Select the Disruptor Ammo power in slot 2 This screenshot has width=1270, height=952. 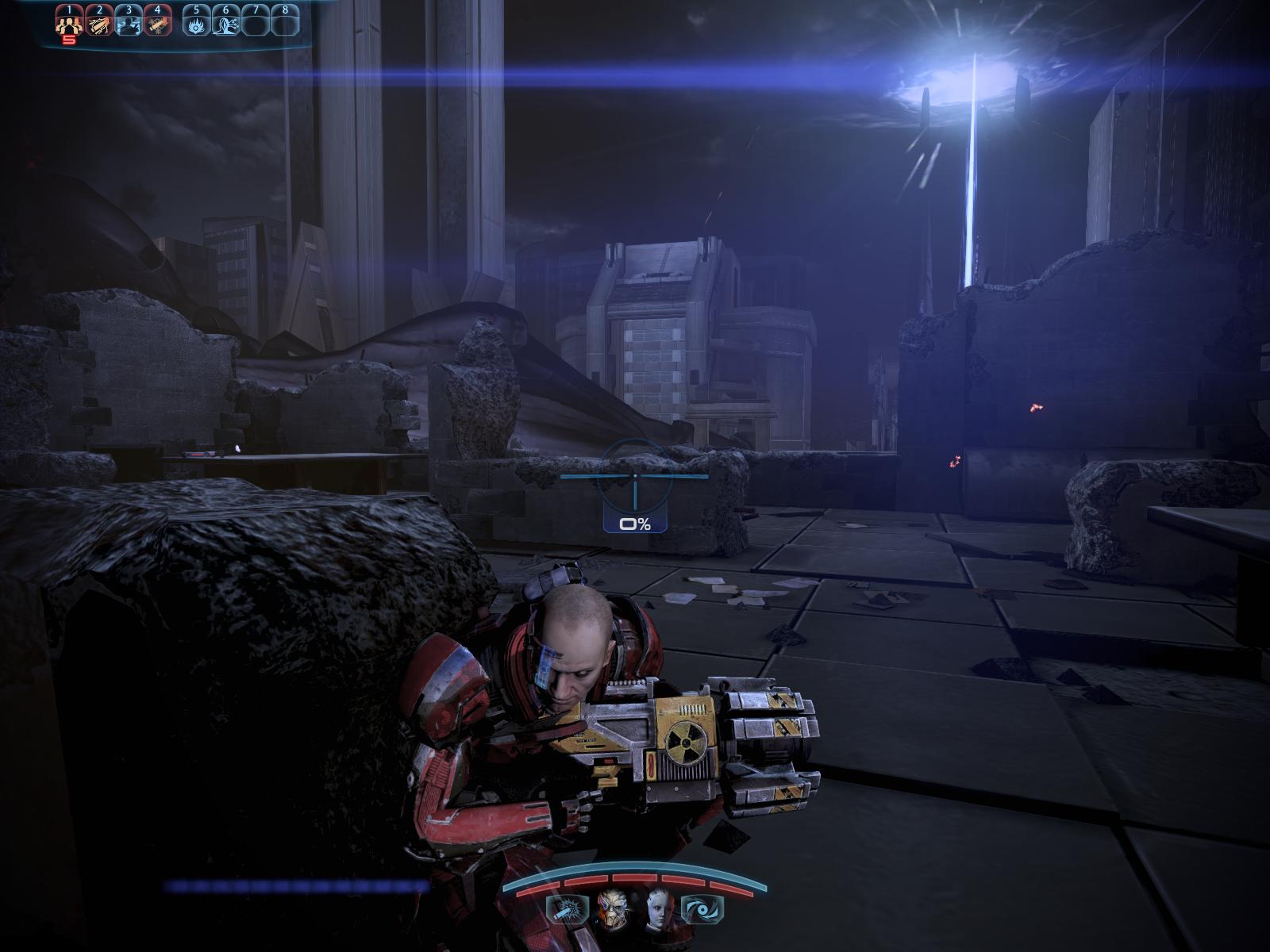pos(98,24)
